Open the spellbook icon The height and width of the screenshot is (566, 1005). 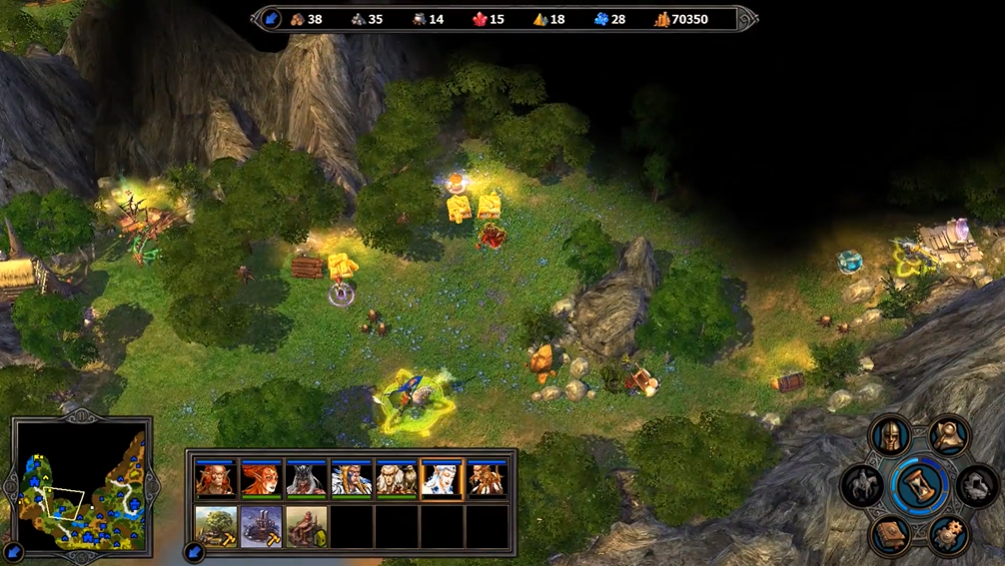[890, 534]
